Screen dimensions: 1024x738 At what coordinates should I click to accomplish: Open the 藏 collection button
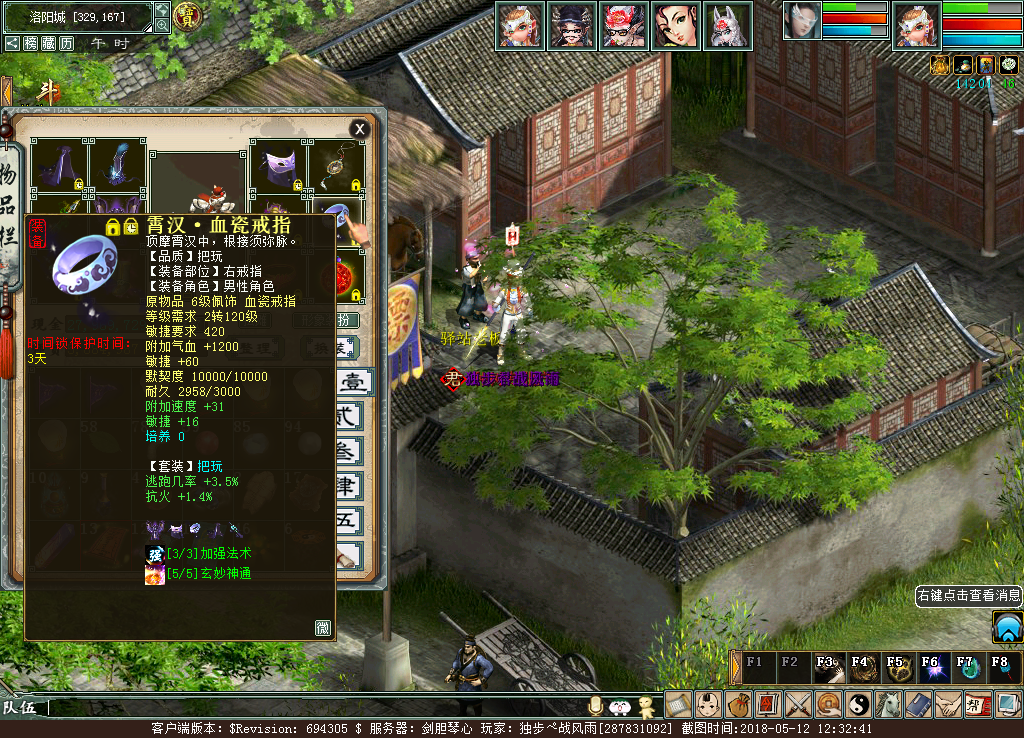coord(48,43)
